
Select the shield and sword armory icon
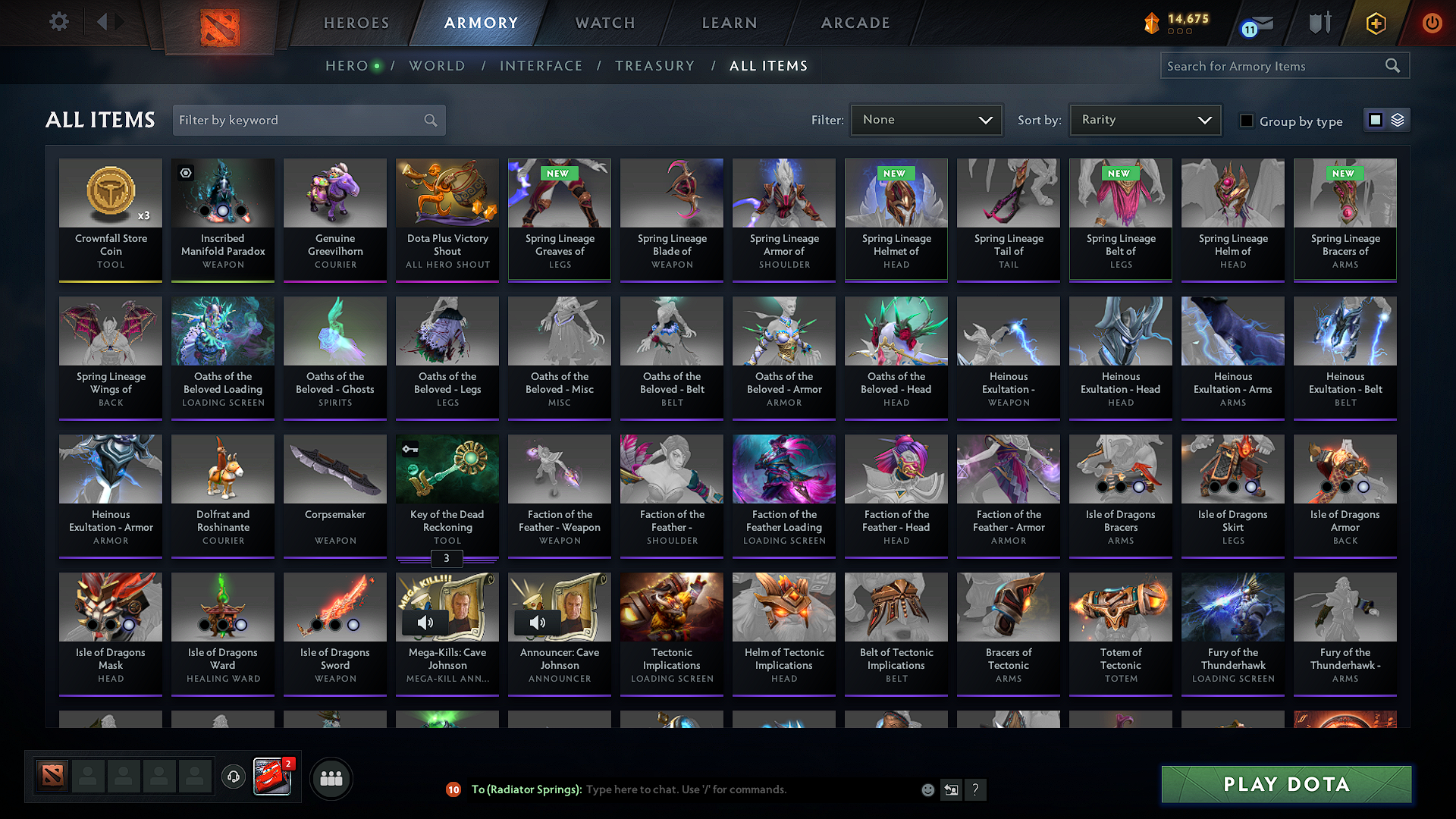pos(1319,23)
